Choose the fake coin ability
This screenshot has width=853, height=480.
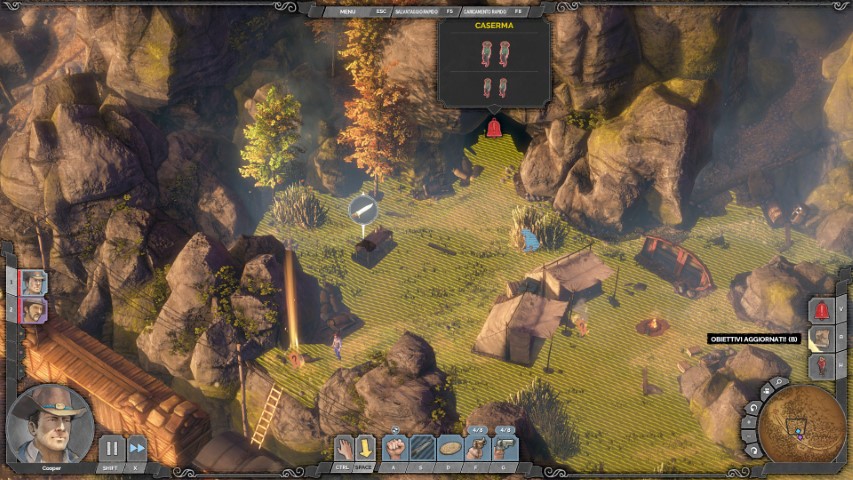point(451,447)
